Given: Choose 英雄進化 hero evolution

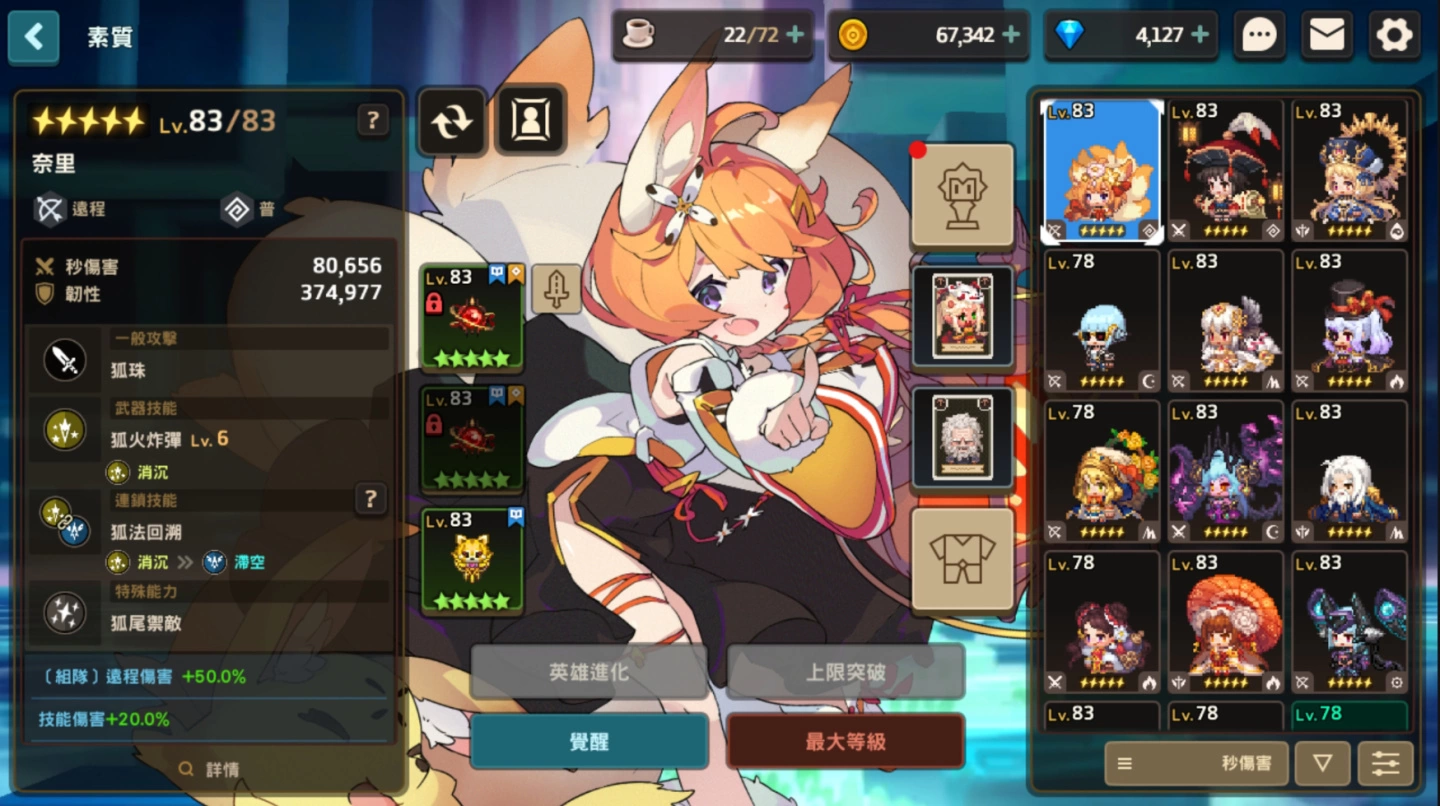Looking at the screenshot, I should click(589, 672).
